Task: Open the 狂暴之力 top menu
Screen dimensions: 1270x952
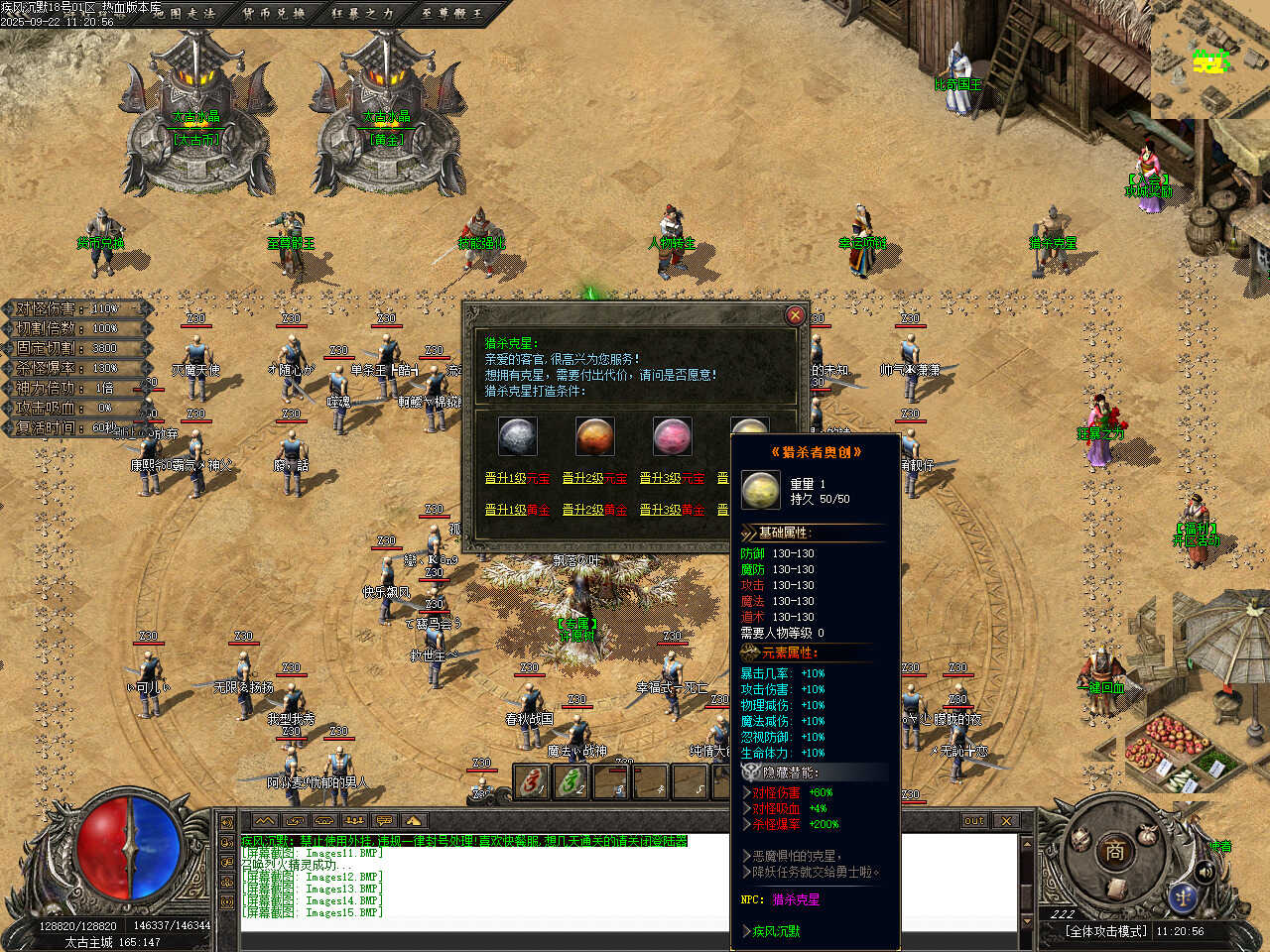Action: point(362,14)
